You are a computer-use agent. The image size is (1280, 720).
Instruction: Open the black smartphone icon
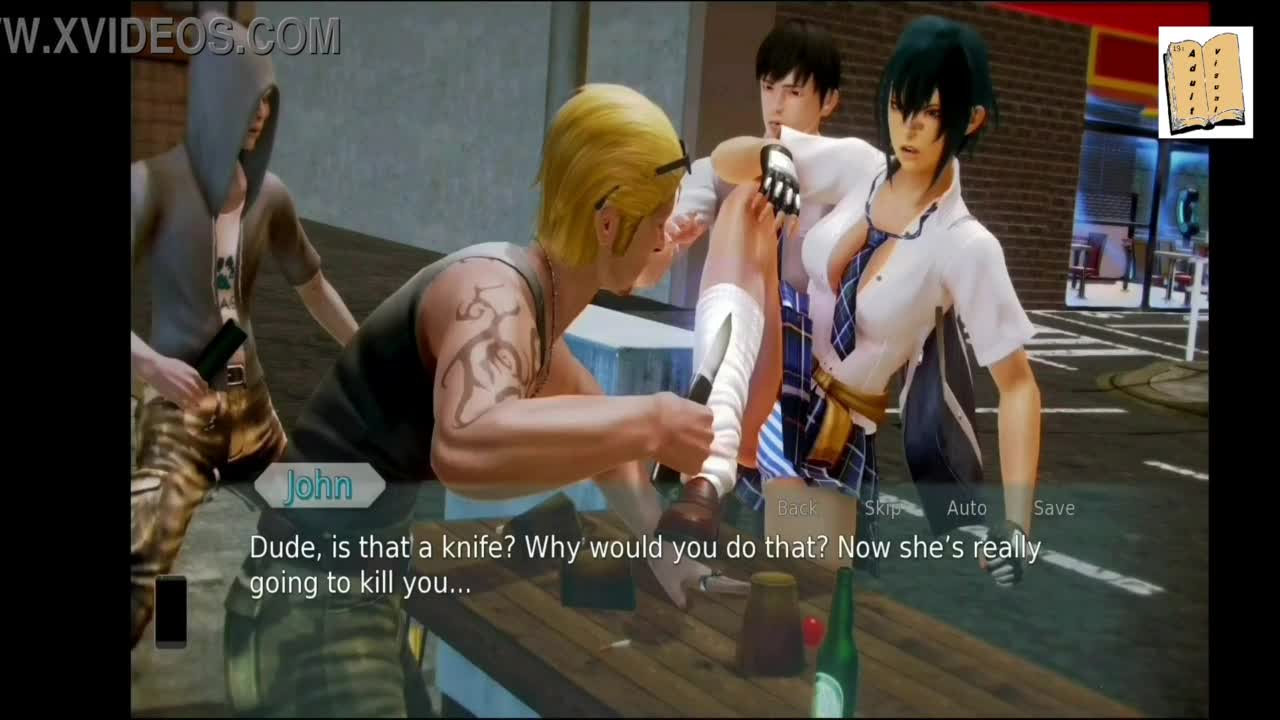pyautogui.click(x=171, y=610)
